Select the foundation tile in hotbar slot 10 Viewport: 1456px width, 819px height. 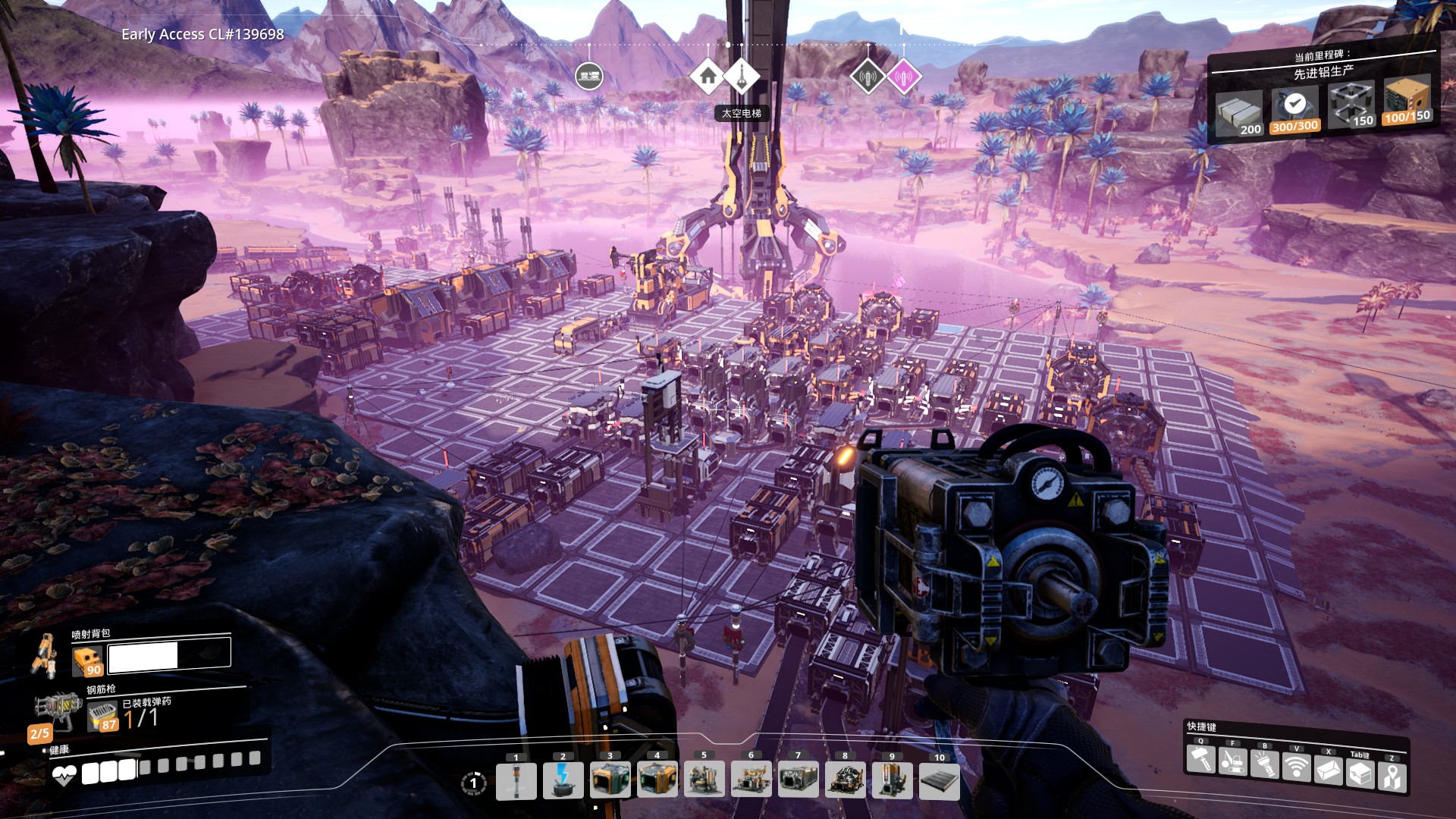click(x=940, y=780)
